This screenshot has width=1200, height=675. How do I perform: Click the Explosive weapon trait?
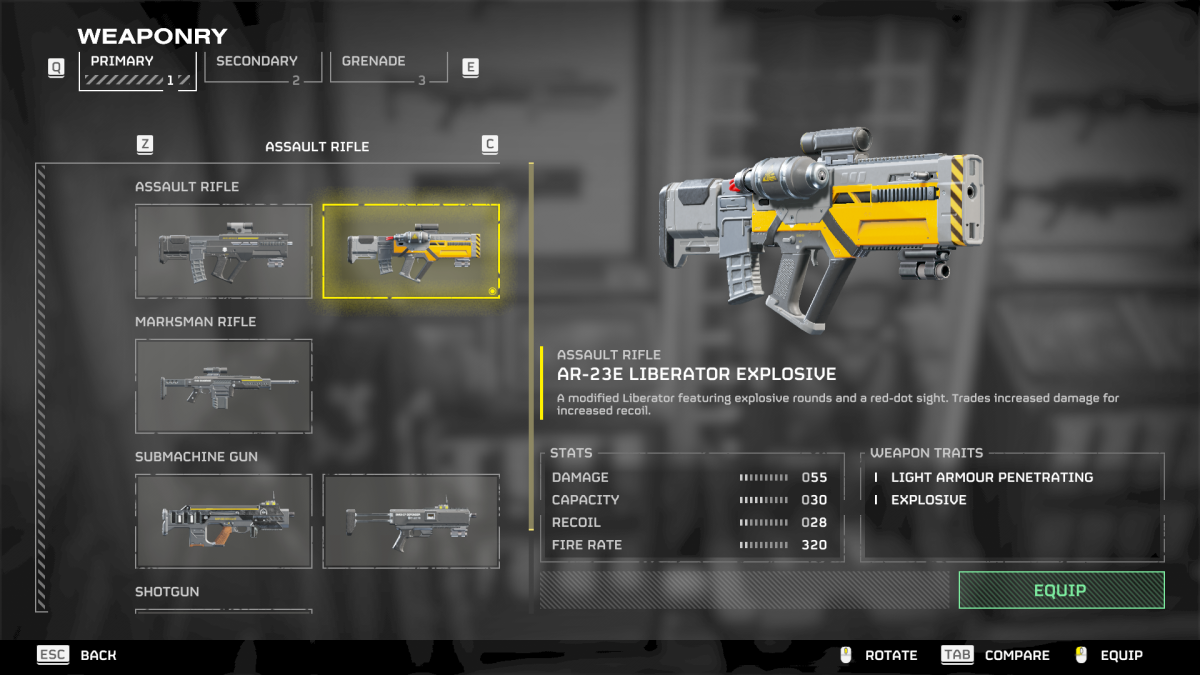tap(928, 500)
